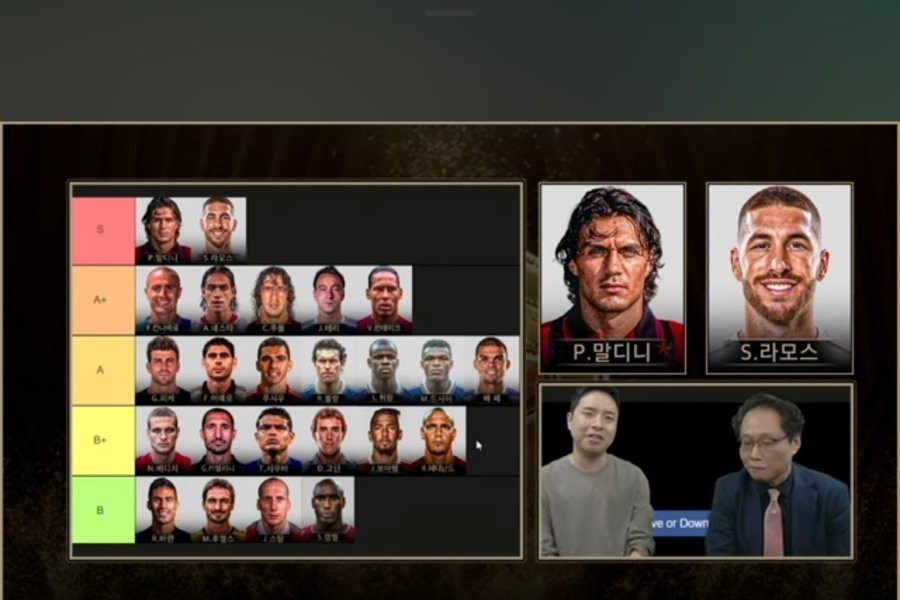Select the S tier label
900x600 pixels.
coord(103,230)
